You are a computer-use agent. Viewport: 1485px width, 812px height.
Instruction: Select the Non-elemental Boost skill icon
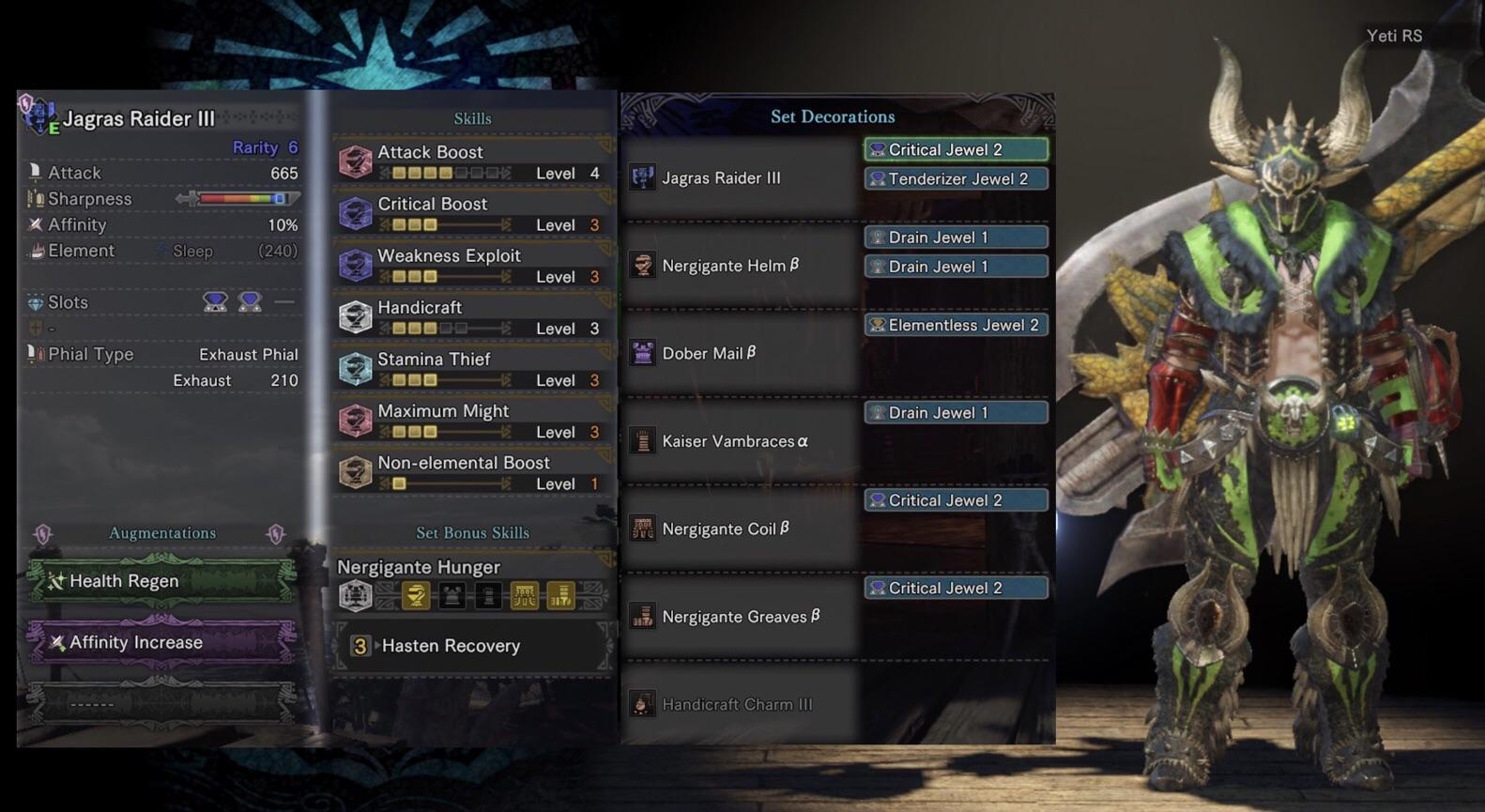click(355, 471)
